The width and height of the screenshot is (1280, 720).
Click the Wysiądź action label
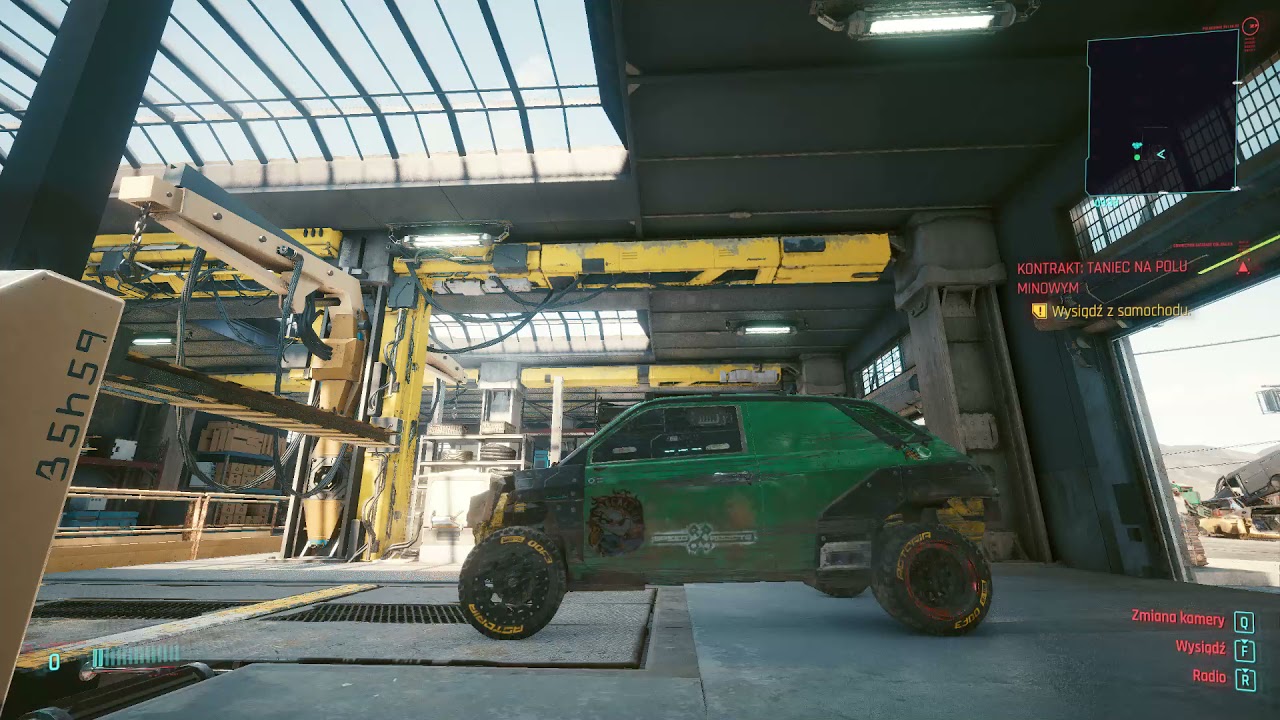pyautogui.click(x=1201, y=648)
